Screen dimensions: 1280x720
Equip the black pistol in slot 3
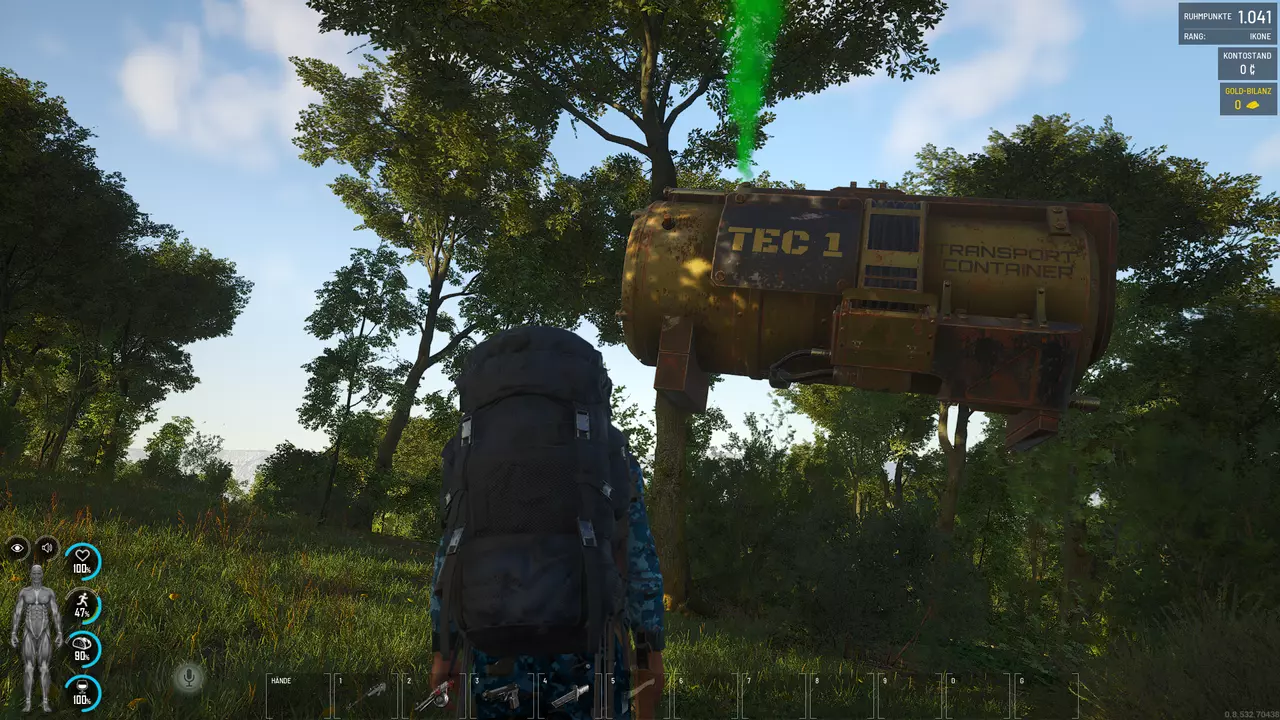coord(503,695)
